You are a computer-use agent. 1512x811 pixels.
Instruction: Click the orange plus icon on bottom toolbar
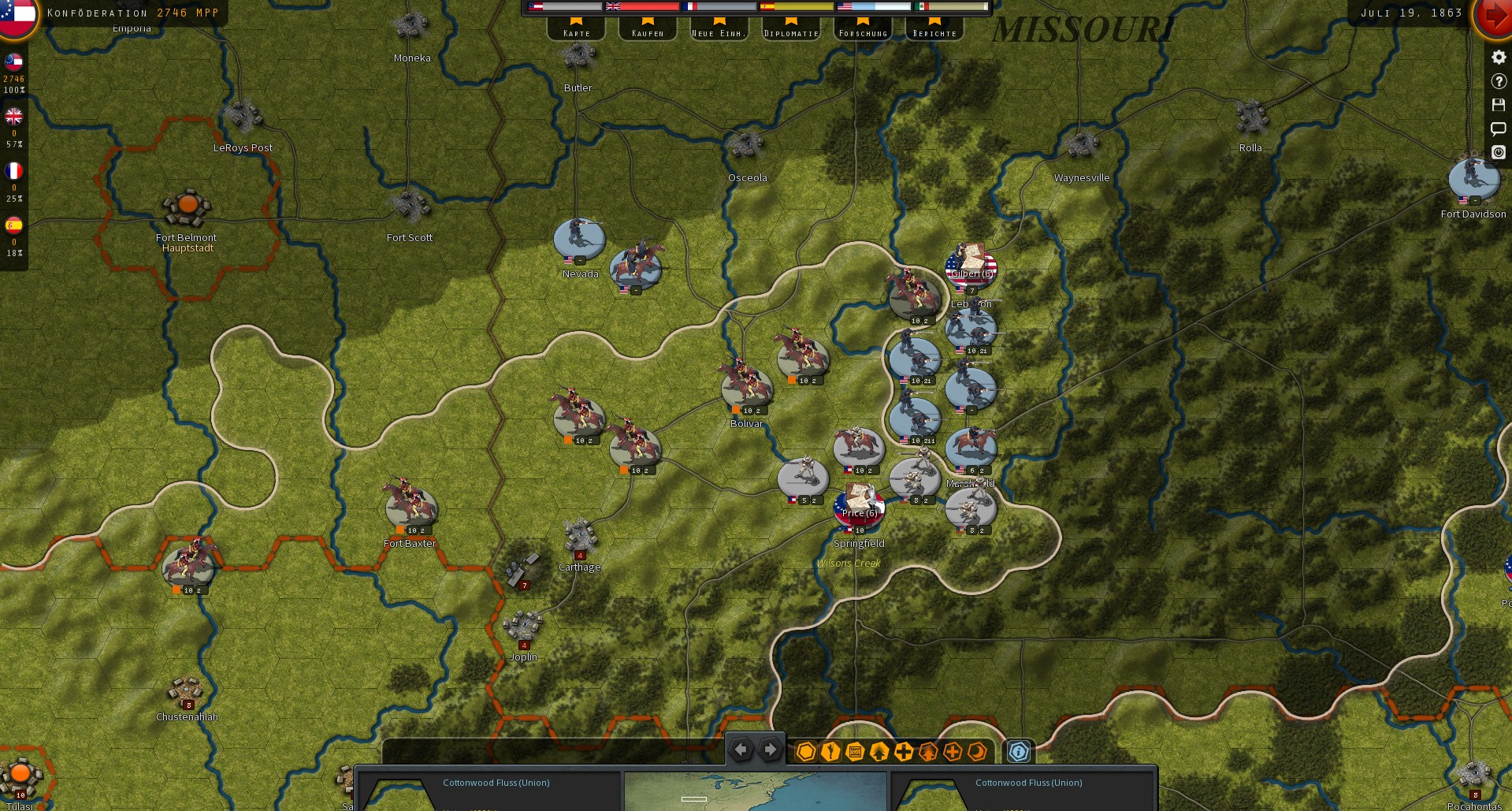[952, 753]
